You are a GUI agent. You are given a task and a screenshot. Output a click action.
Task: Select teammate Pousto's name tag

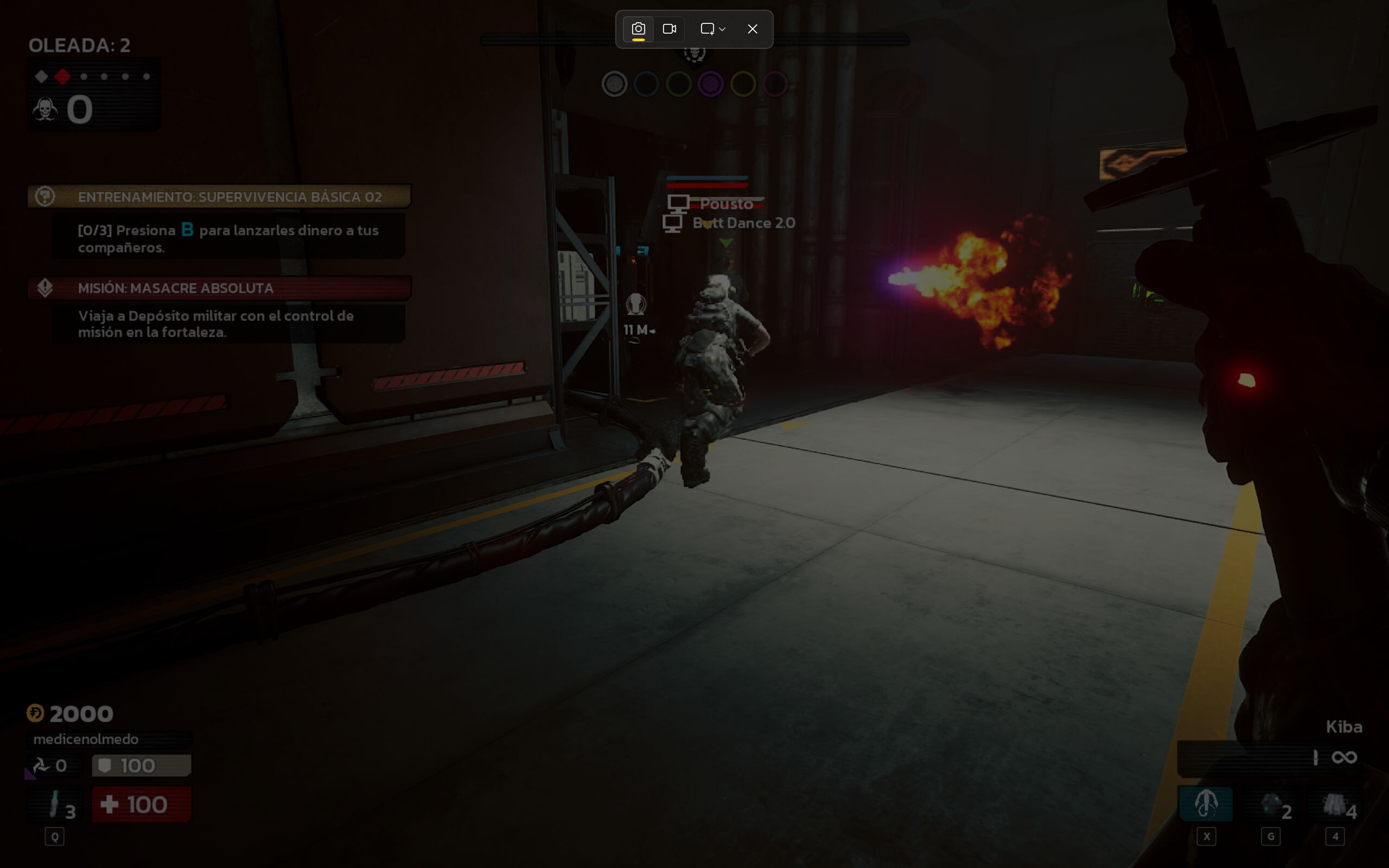click(725, 204)
